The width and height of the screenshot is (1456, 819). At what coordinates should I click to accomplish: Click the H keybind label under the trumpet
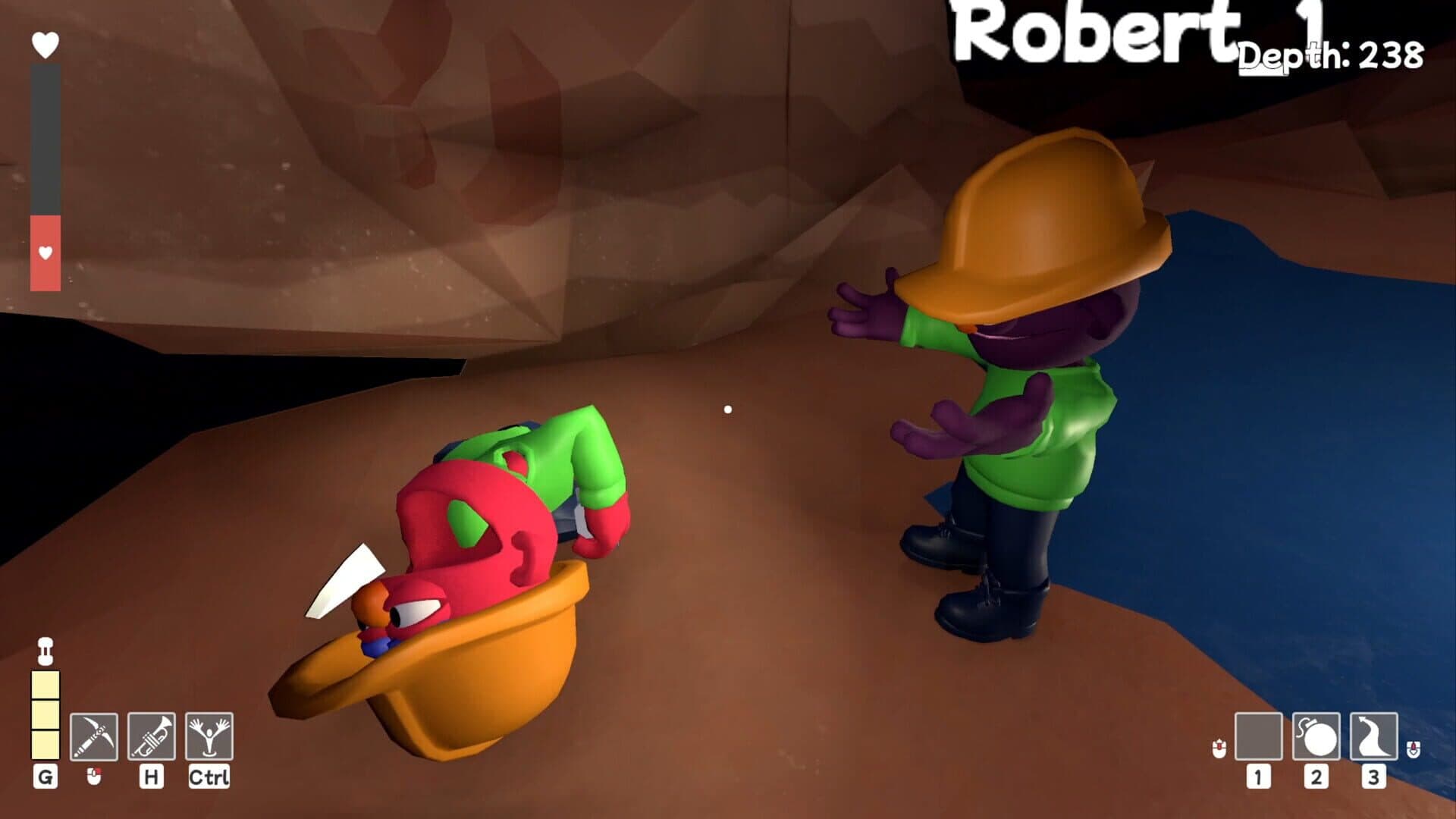pos(149,777)
